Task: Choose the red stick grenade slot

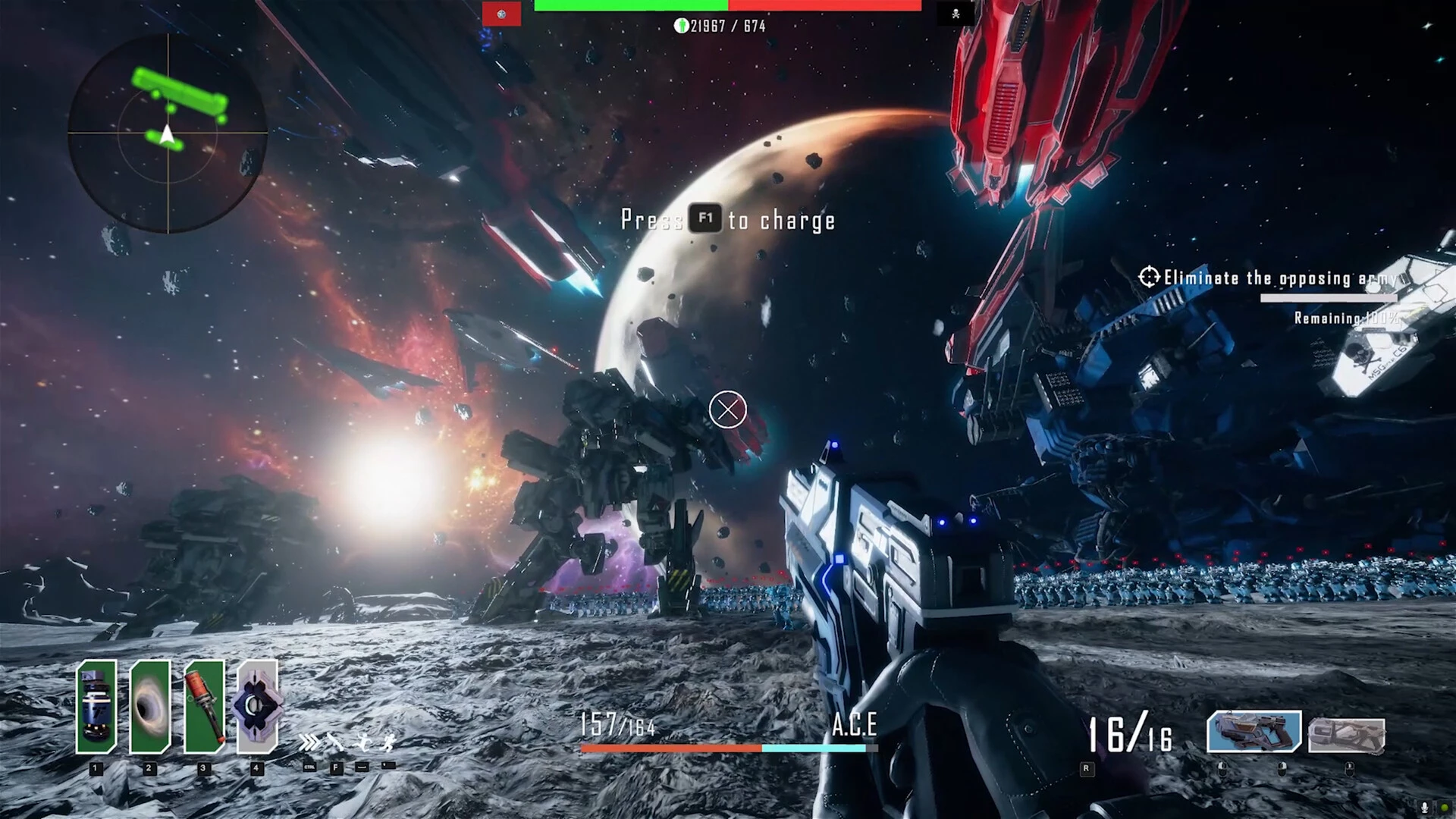Action: (x=204, y=707)
